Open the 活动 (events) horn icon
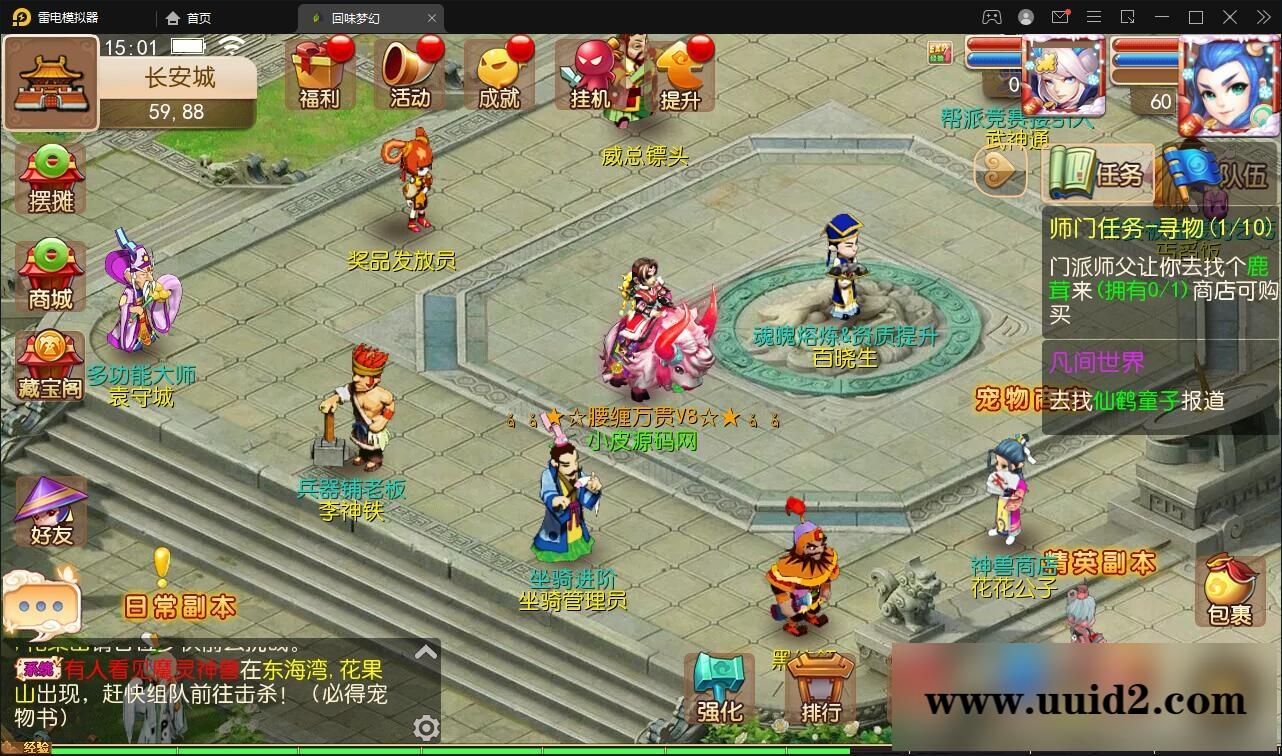The width and height of the screenshot is (1282, 756). point(409,70)
